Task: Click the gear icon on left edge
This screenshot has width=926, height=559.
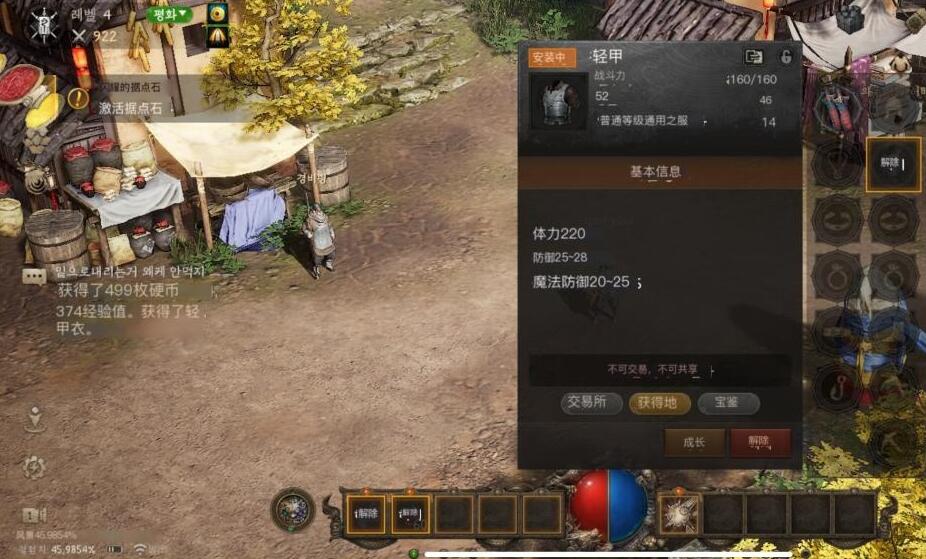Action: pyautogui.click(x=34, y=466)
